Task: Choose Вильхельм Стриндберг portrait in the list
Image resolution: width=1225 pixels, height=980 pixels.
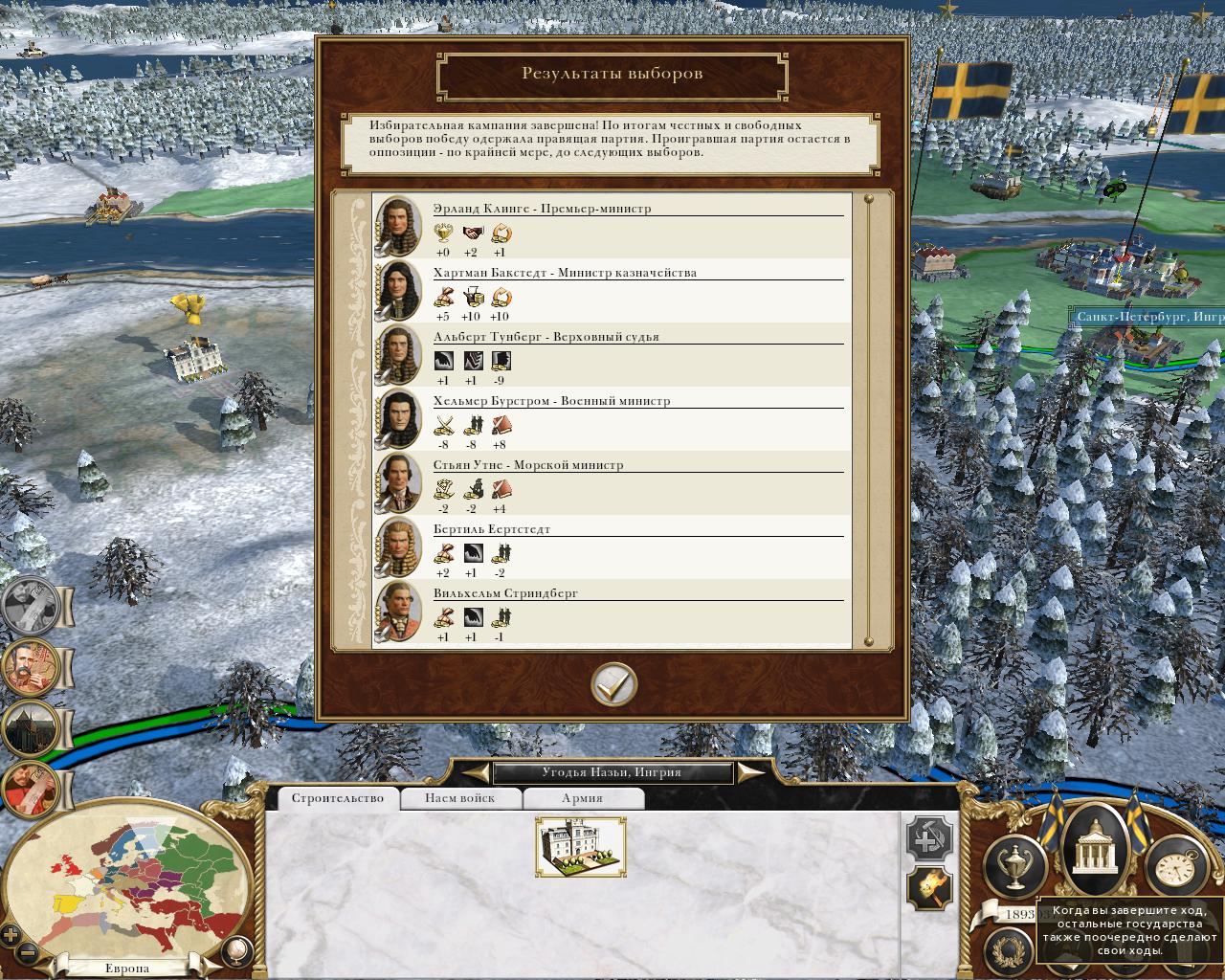Action: coord(397,611)
